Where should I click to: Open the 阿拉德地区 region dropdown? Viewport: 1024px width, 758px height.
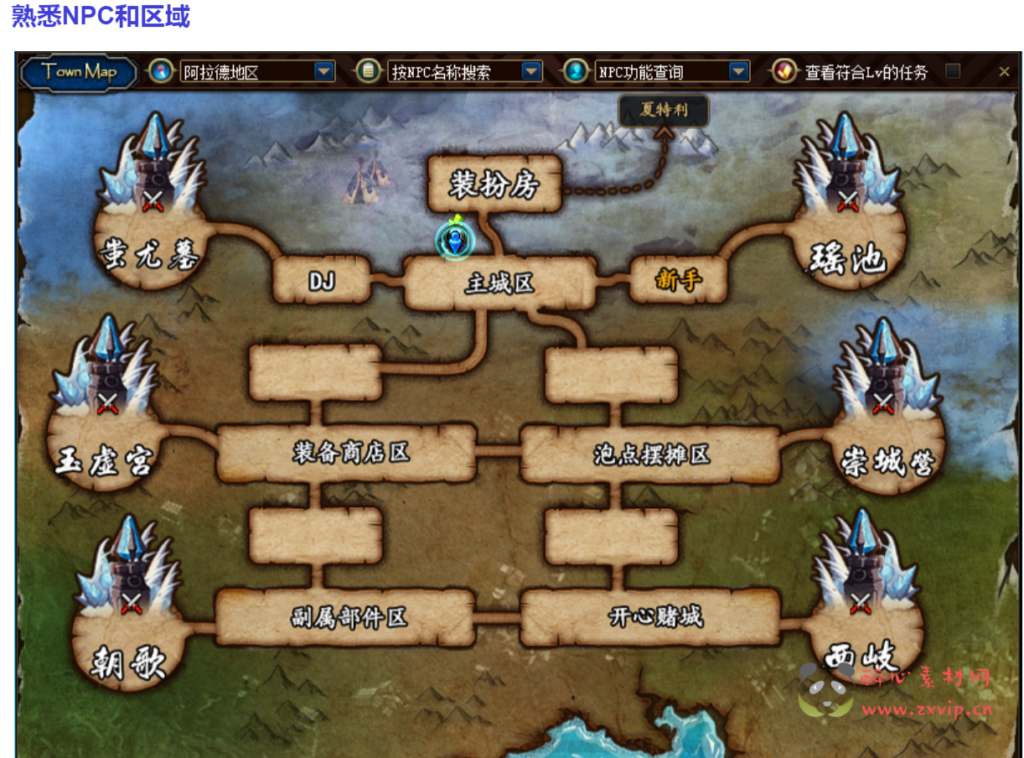pyautogui.click(x=324, y=71)
